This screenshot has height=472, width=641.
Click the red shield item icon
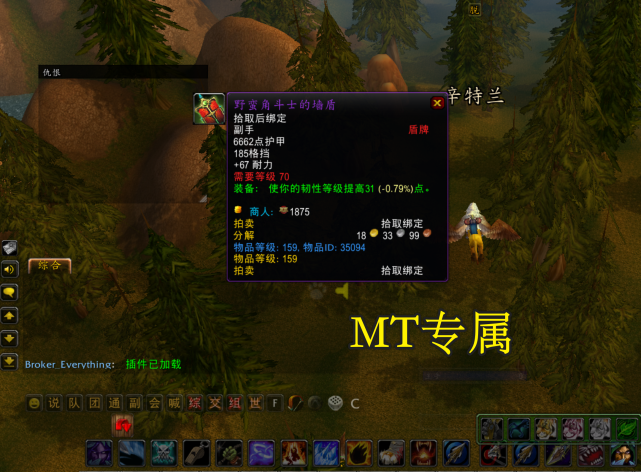click(x=209, y=109)
